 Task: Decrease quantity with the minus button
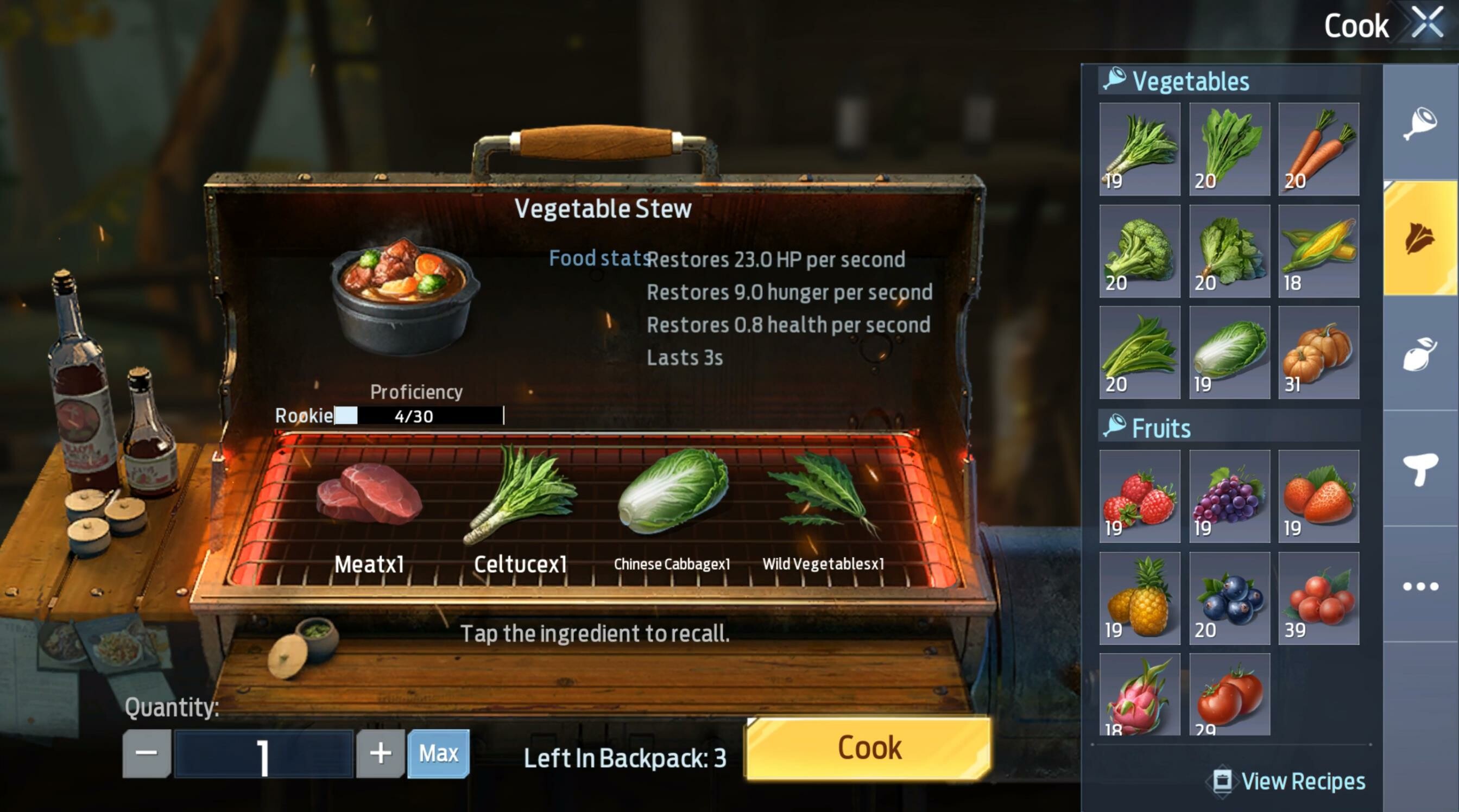[147, 753]
